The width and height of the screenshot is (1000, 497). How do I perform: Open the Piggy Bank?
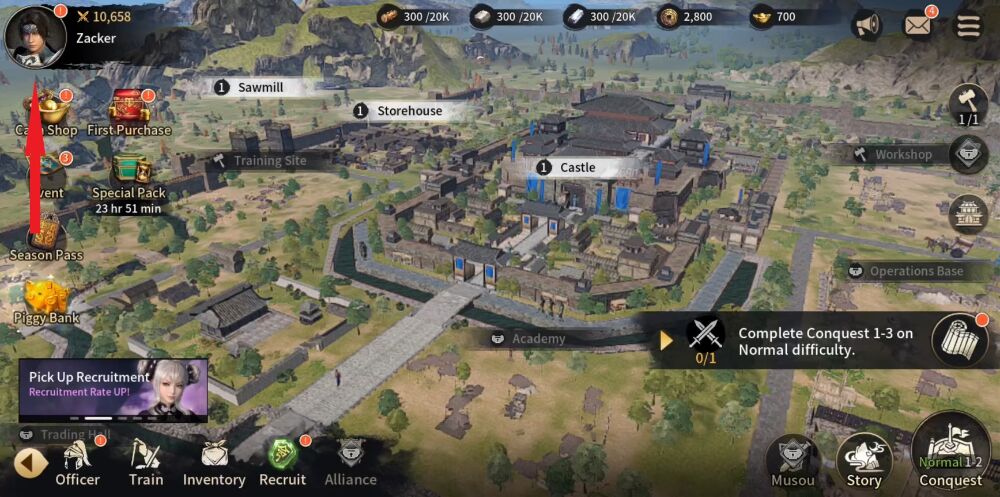coord(46,298)
